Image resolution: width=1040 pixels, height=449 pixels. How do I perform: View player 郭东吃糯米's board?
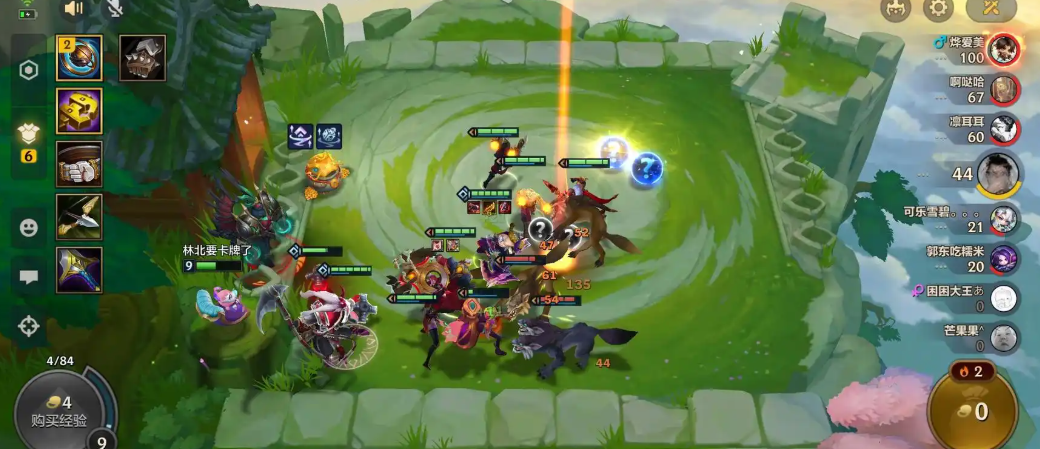(x=1004, y=259)
